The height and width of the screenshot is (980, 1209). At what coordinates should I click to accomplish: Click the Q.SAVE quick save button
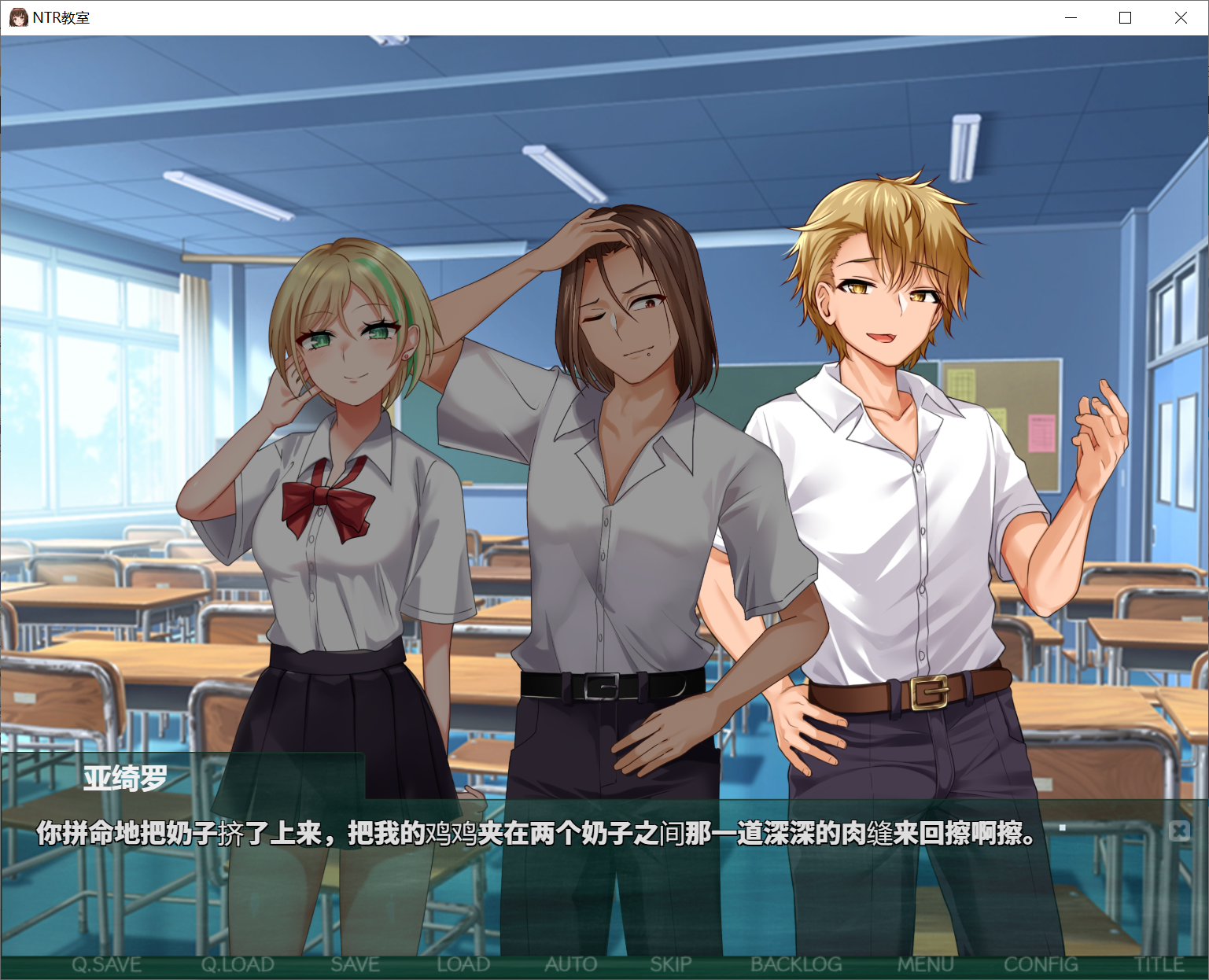click(106, 964)
